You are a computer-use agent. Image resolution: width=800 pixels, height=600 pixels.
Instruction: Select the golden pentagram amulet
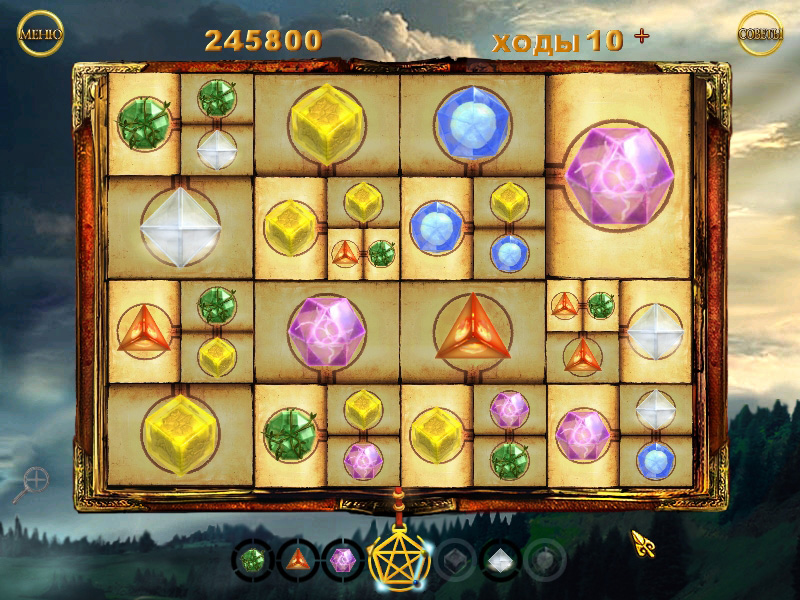click(399, 558)
